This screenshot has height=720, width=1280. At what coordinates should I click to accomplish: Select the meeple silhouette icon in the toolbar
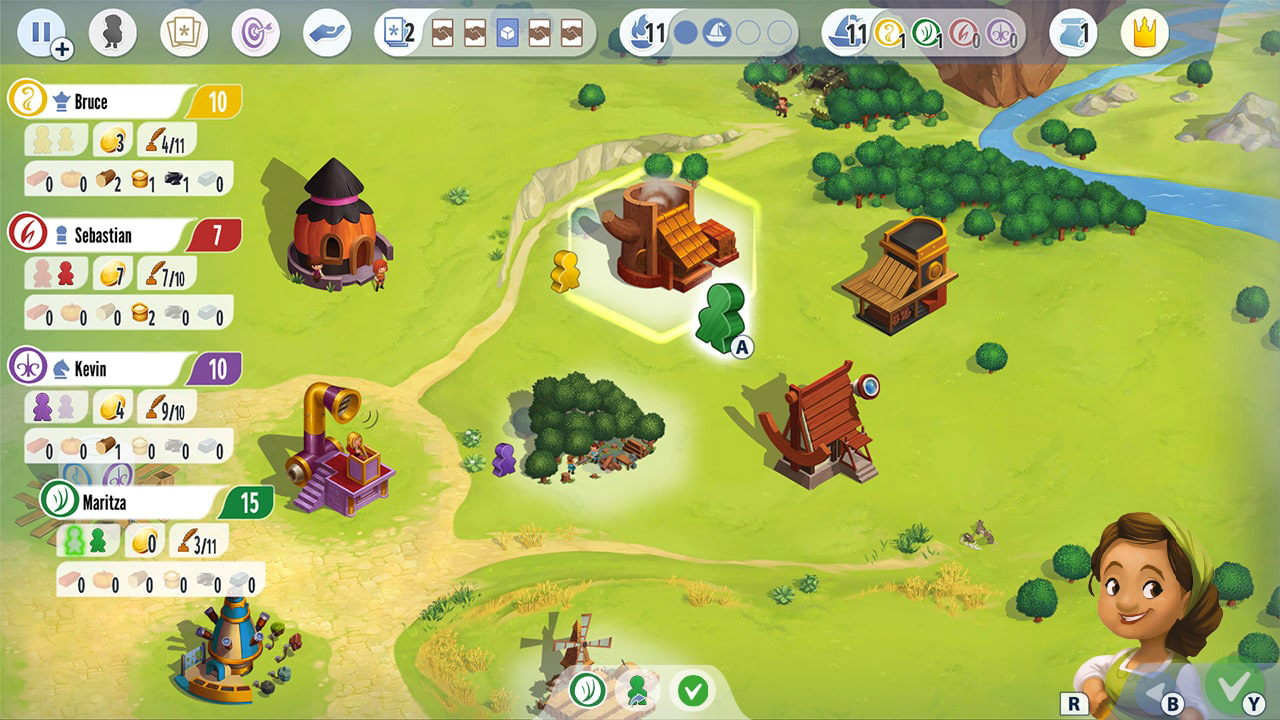pyautogui.click(x=113, y=31)
